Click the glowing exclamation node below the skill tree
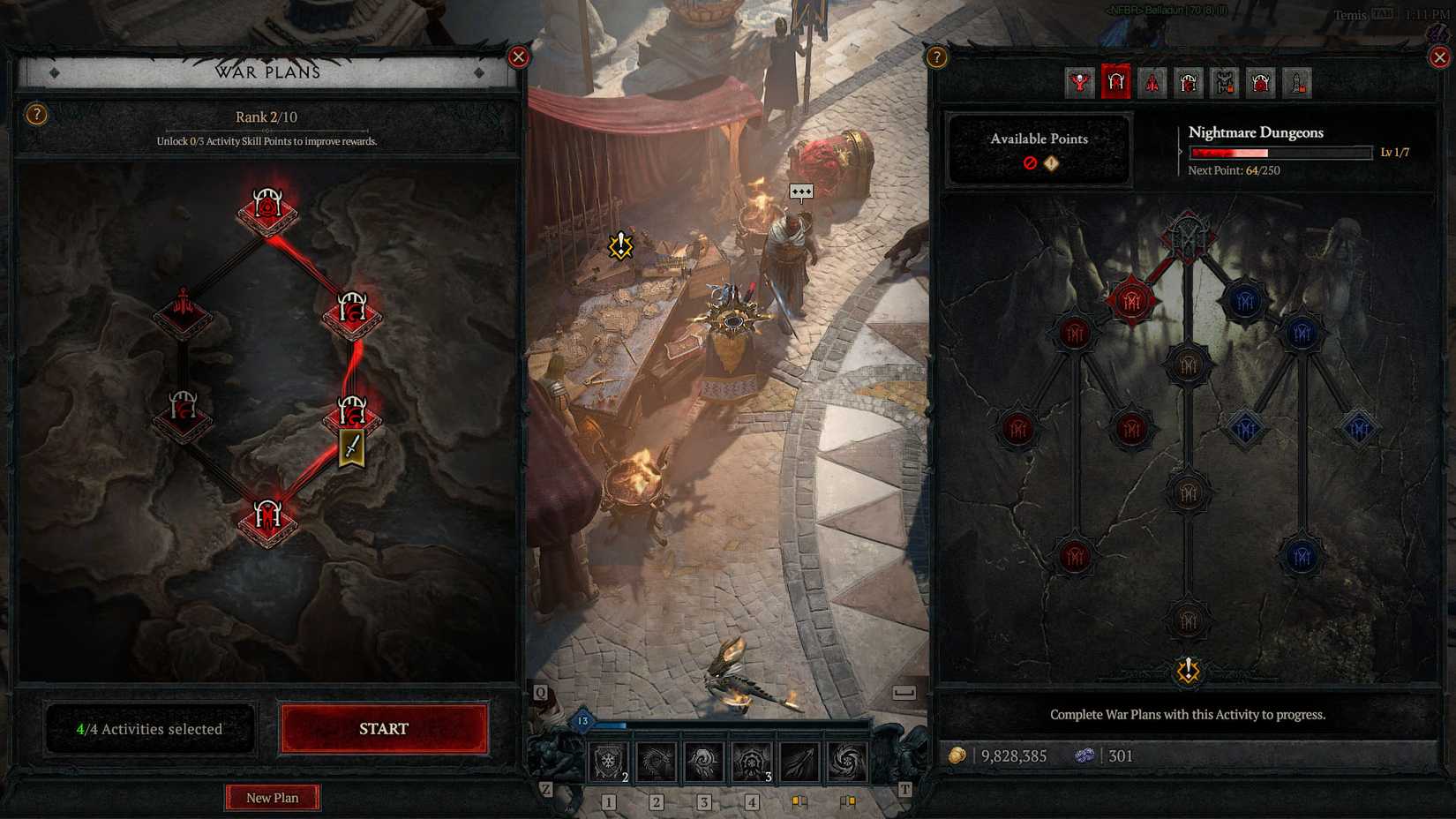Viewport: 1456px width, 819px height. [1189, 671]
